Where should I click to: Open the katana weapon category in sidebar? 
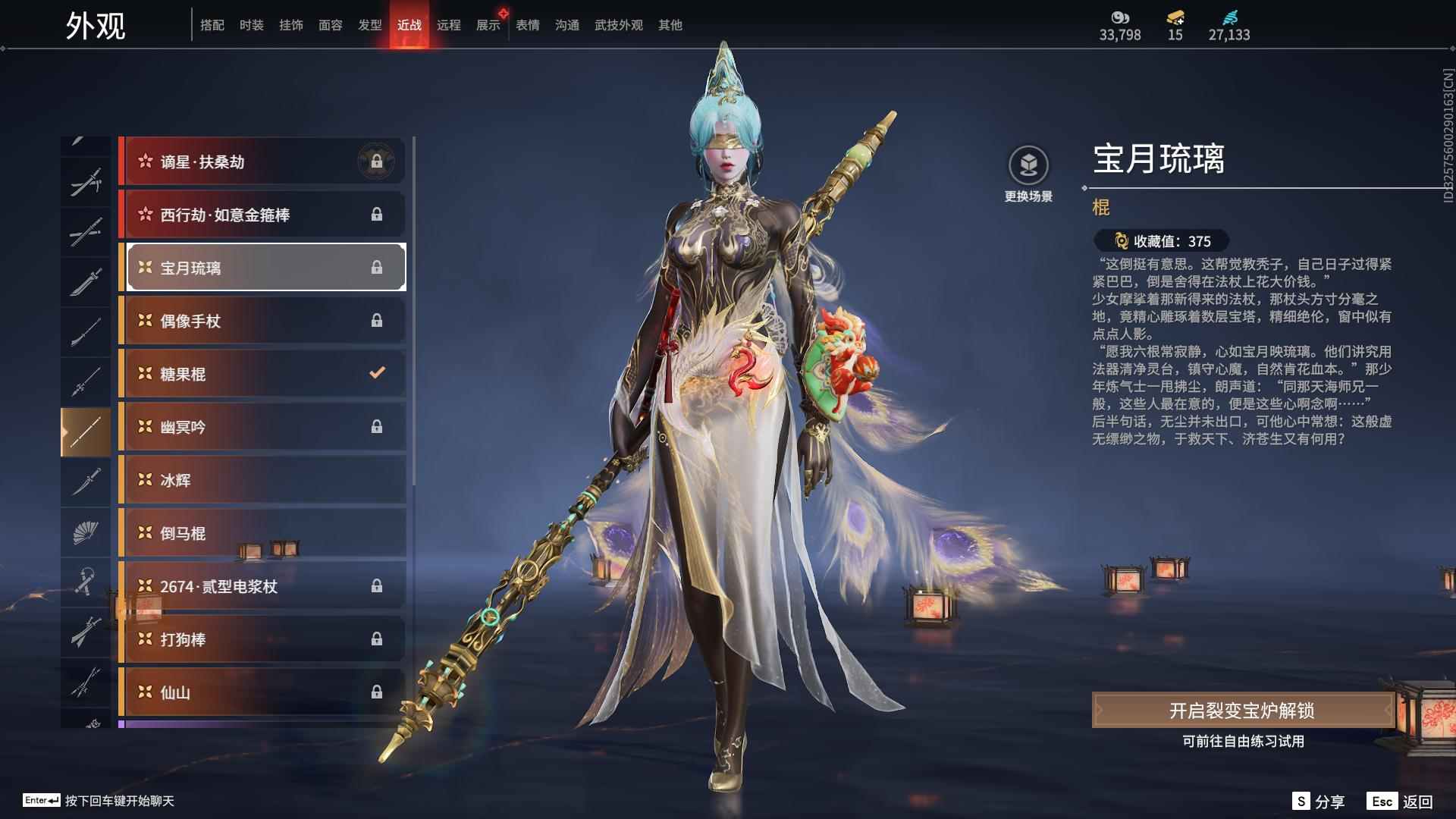click(86, 230)
